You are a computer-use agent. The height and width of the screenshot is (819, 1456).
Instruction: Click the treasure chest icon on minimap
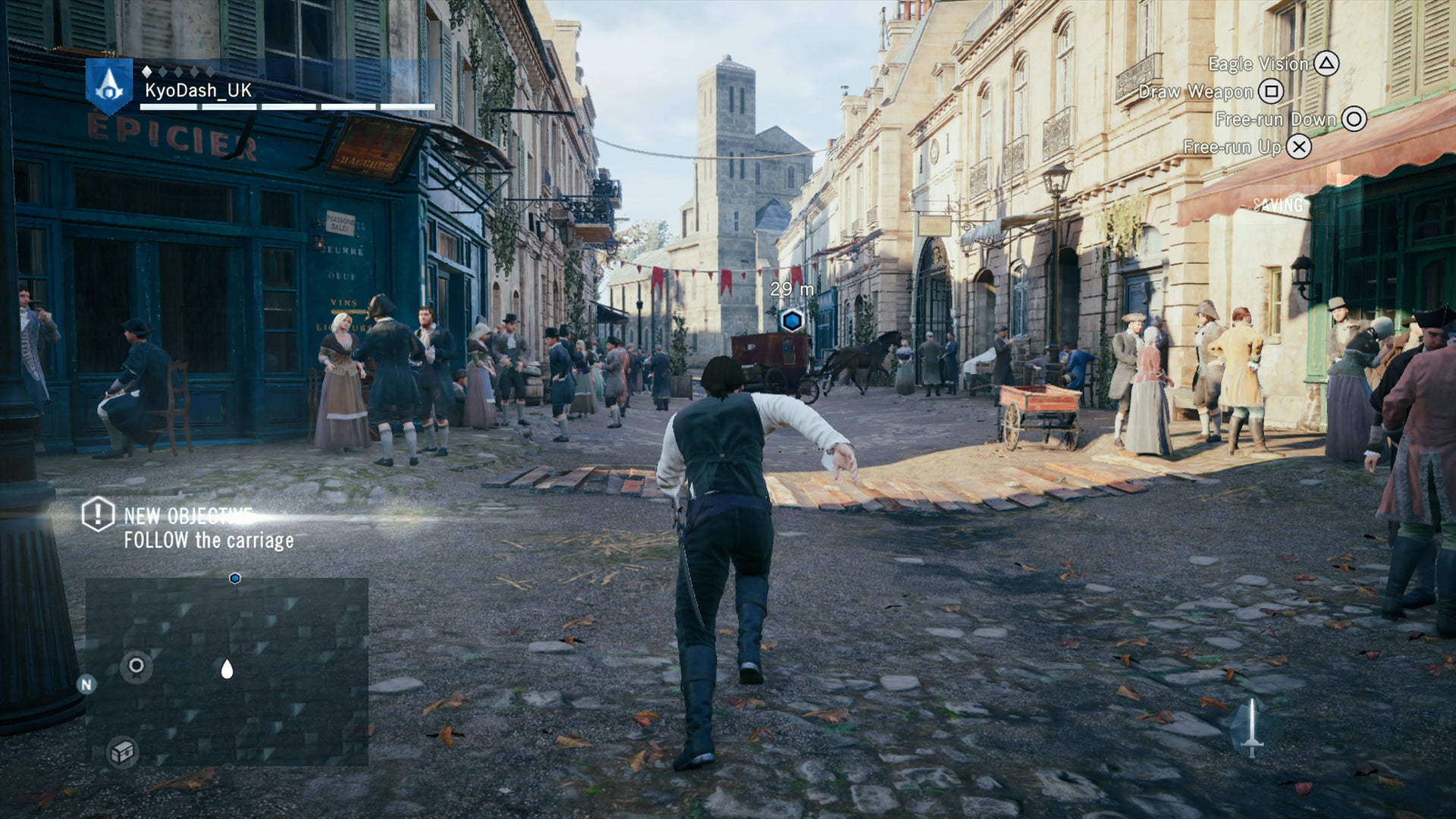(x=122, y=753)
